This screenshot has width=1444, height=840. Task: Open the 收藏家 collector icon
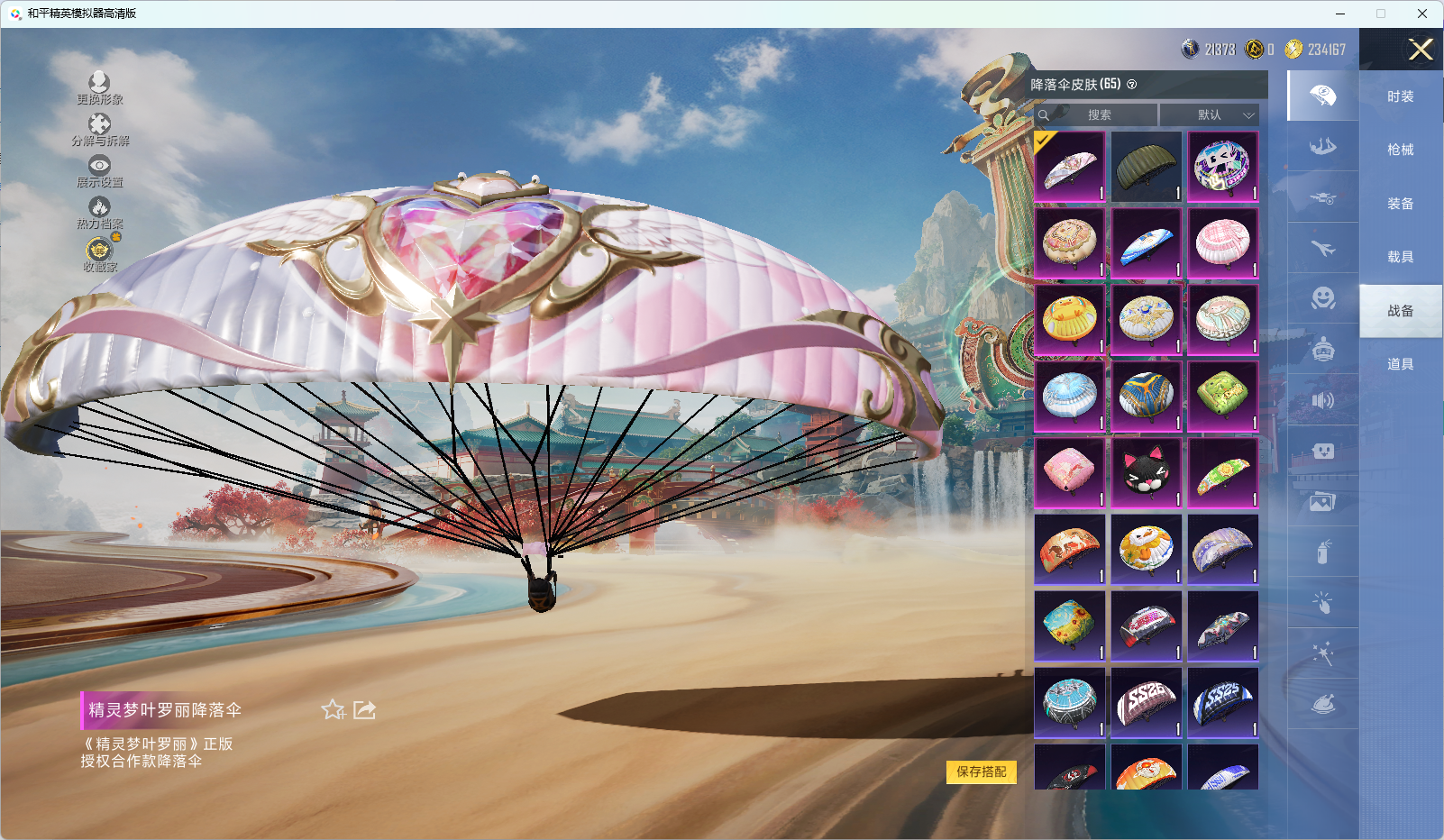[99, 254]
